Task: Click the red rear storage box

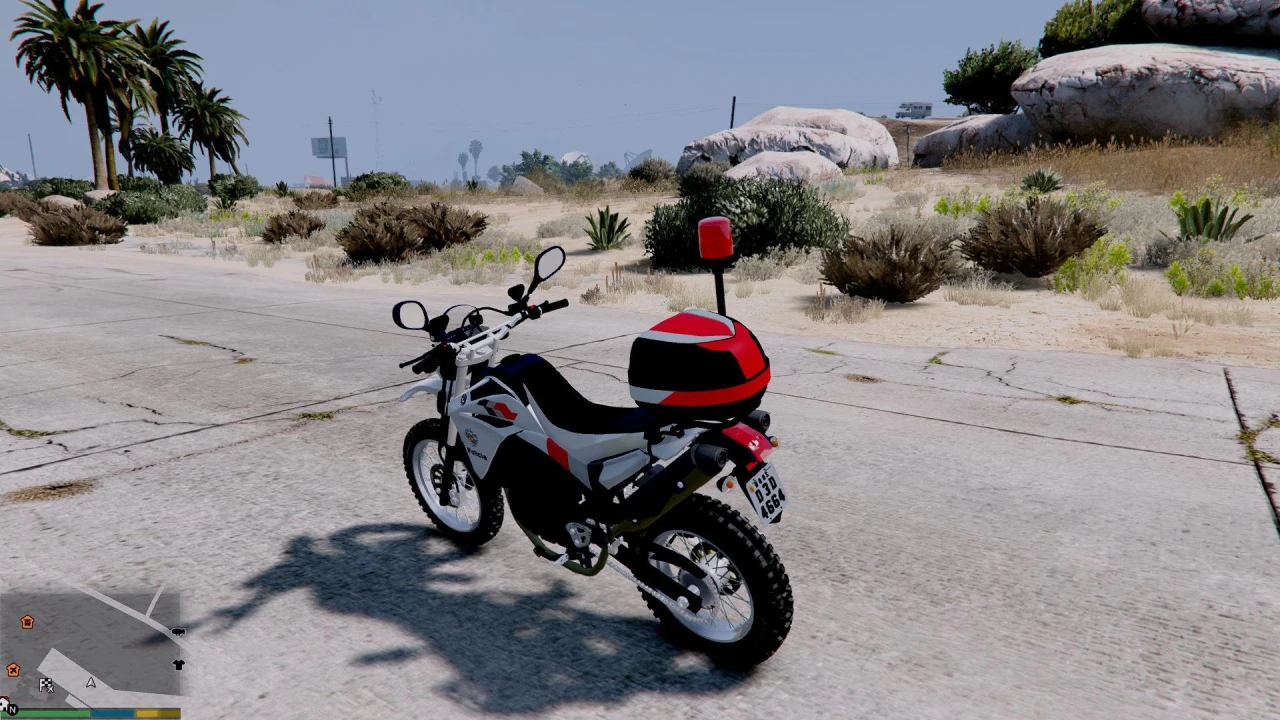Action: (700, 360)
